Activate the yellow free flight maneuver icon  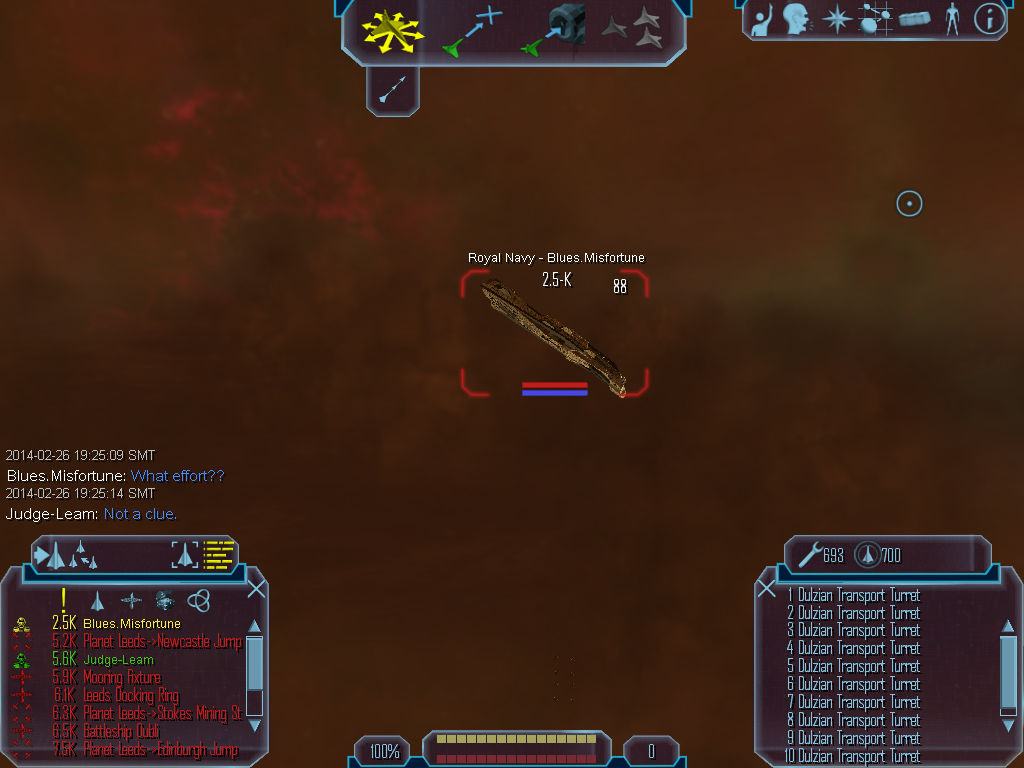coord(392,29)
